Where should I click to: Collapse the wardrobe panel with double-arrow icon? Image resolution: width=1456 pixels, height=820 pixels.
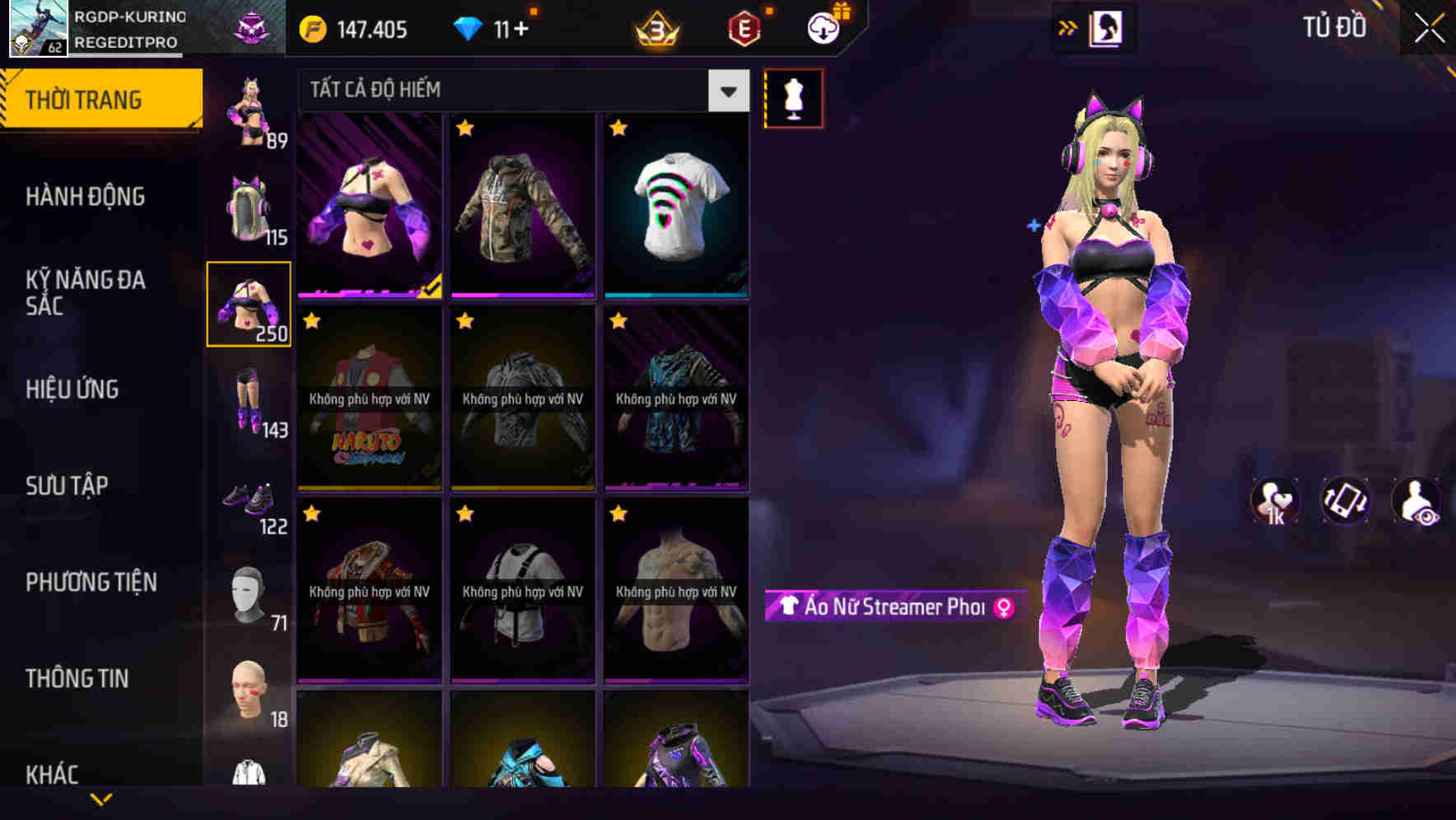1068,26
